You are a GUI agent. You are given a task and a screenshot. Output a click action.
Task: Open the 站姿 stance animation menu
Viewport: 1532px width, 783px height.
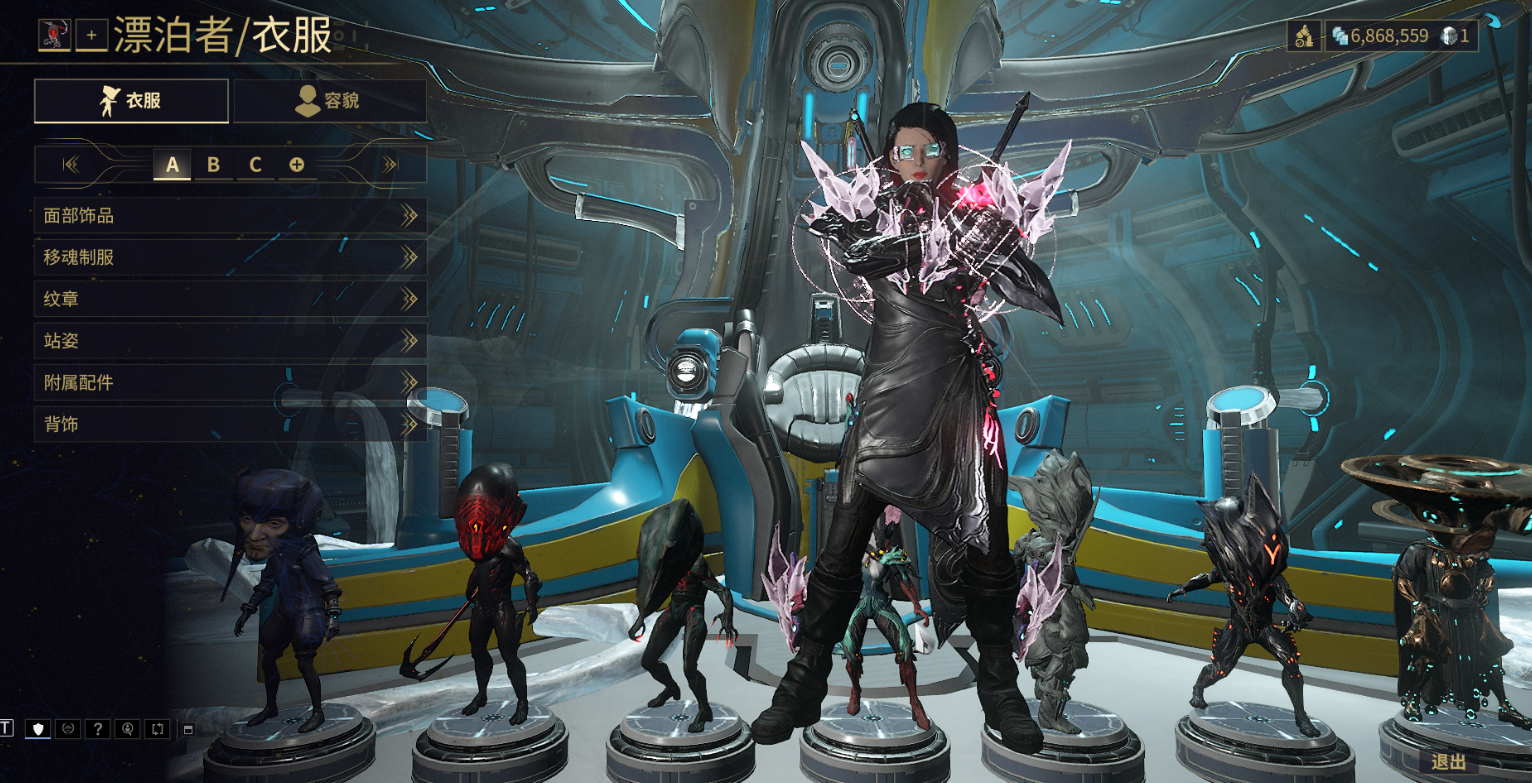[230, 341]
